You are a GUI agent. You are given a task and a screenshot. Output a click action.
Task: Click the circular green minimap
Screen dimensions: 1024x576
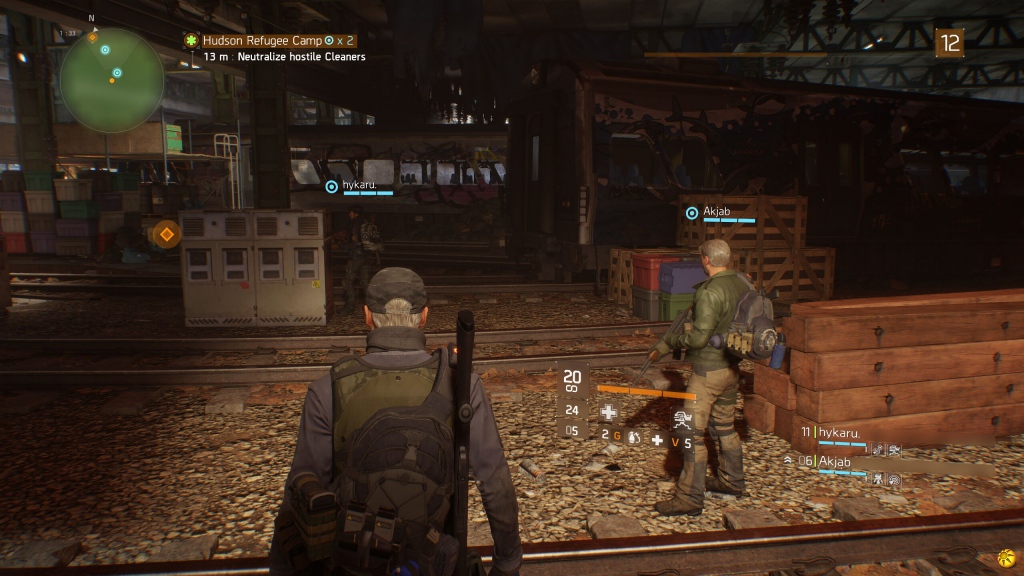point(111,80)
